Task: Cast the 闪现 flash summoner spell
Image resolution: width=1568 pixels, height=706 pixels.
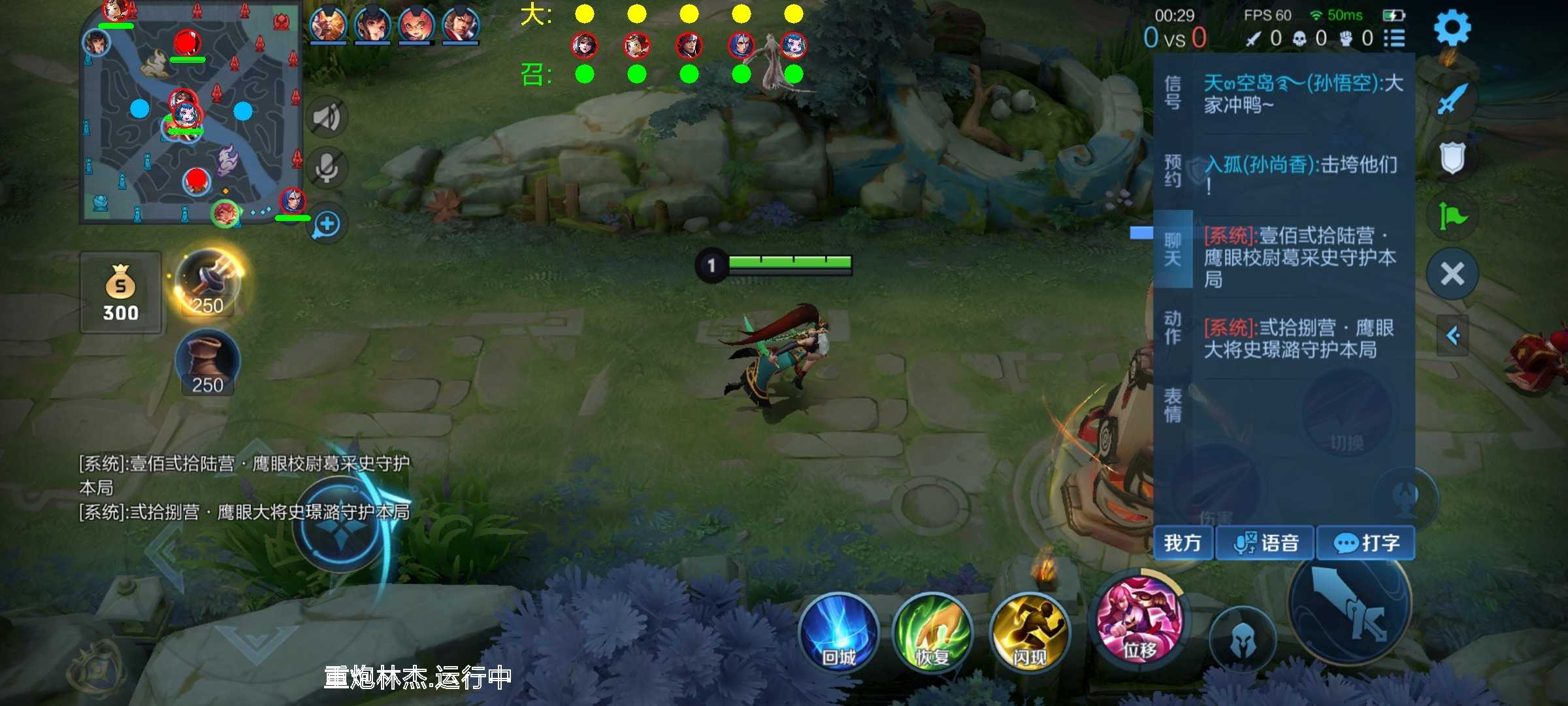Action: 1029,631
